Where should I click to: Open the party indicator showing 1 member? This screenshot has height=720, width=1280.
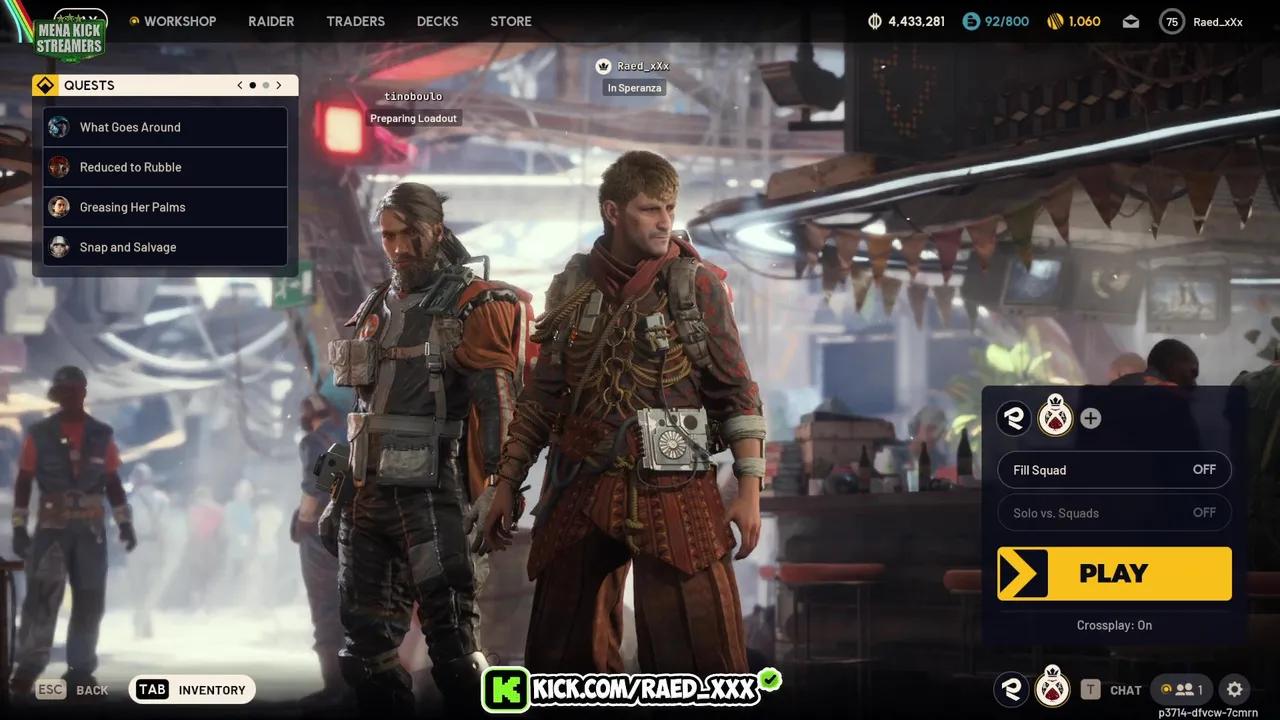(1181, 689)
